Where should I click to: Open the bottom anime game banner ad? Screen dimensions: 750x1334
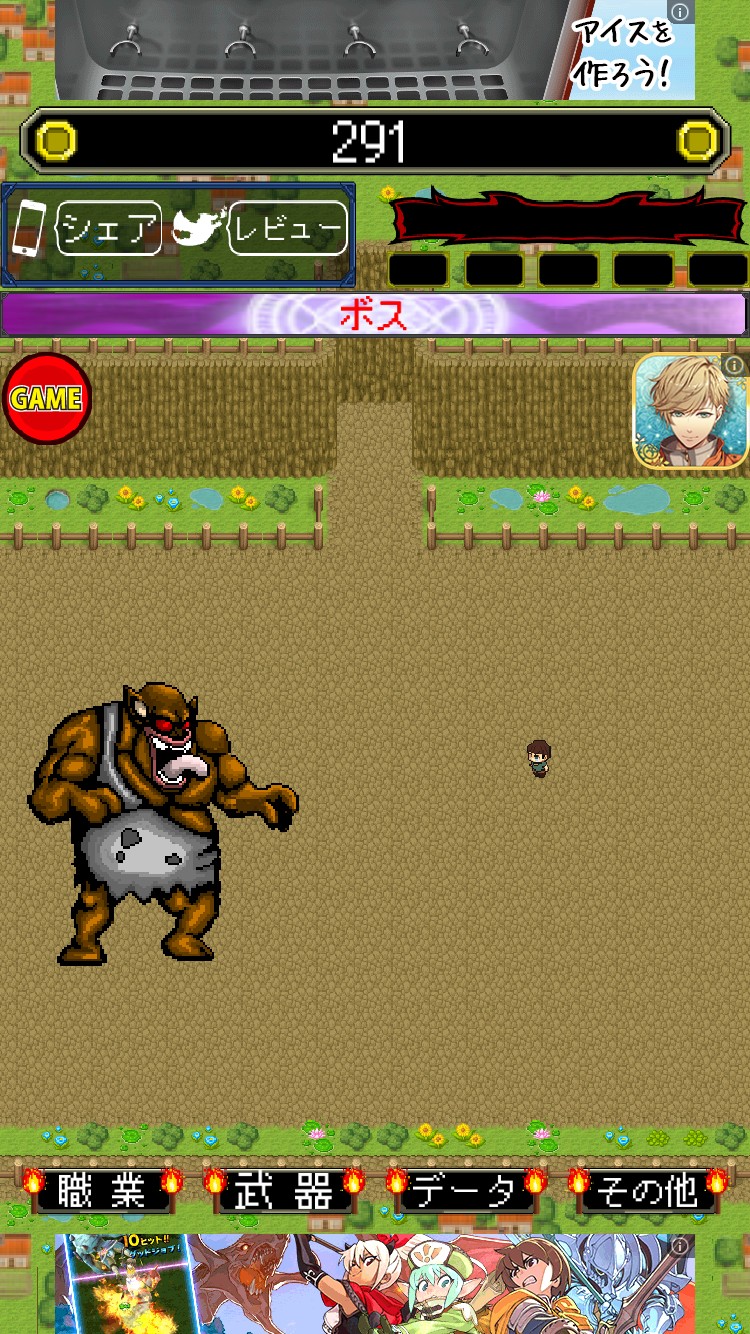374,1284
